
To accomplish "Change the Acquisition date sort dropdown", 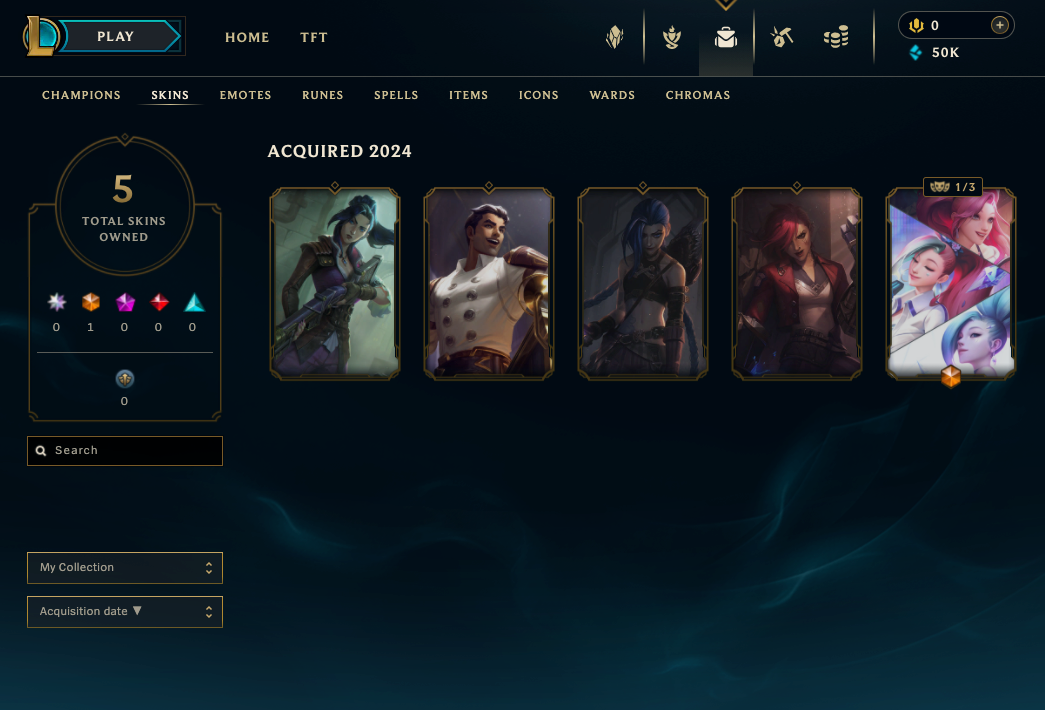I will [125, 612].
